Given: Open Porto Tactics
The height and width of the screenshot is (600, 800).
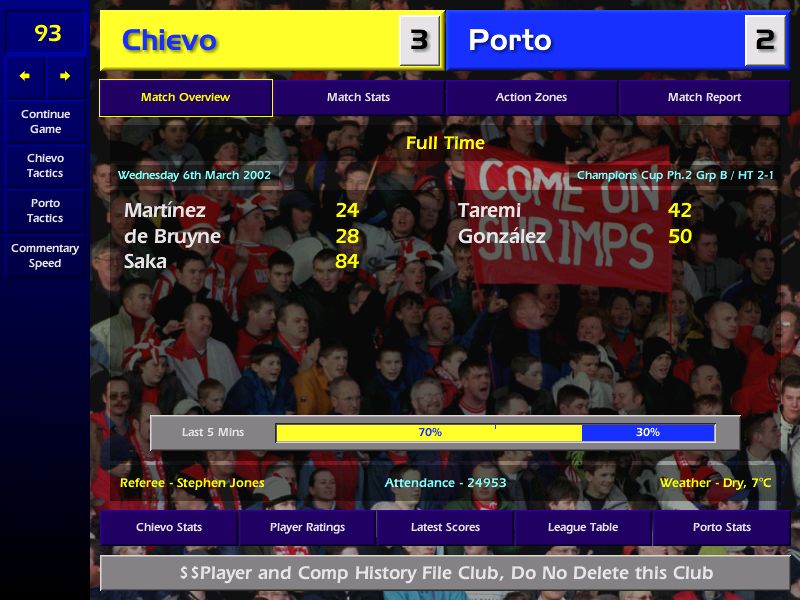Looking at the screenshot, I should (x=45, y=210).
